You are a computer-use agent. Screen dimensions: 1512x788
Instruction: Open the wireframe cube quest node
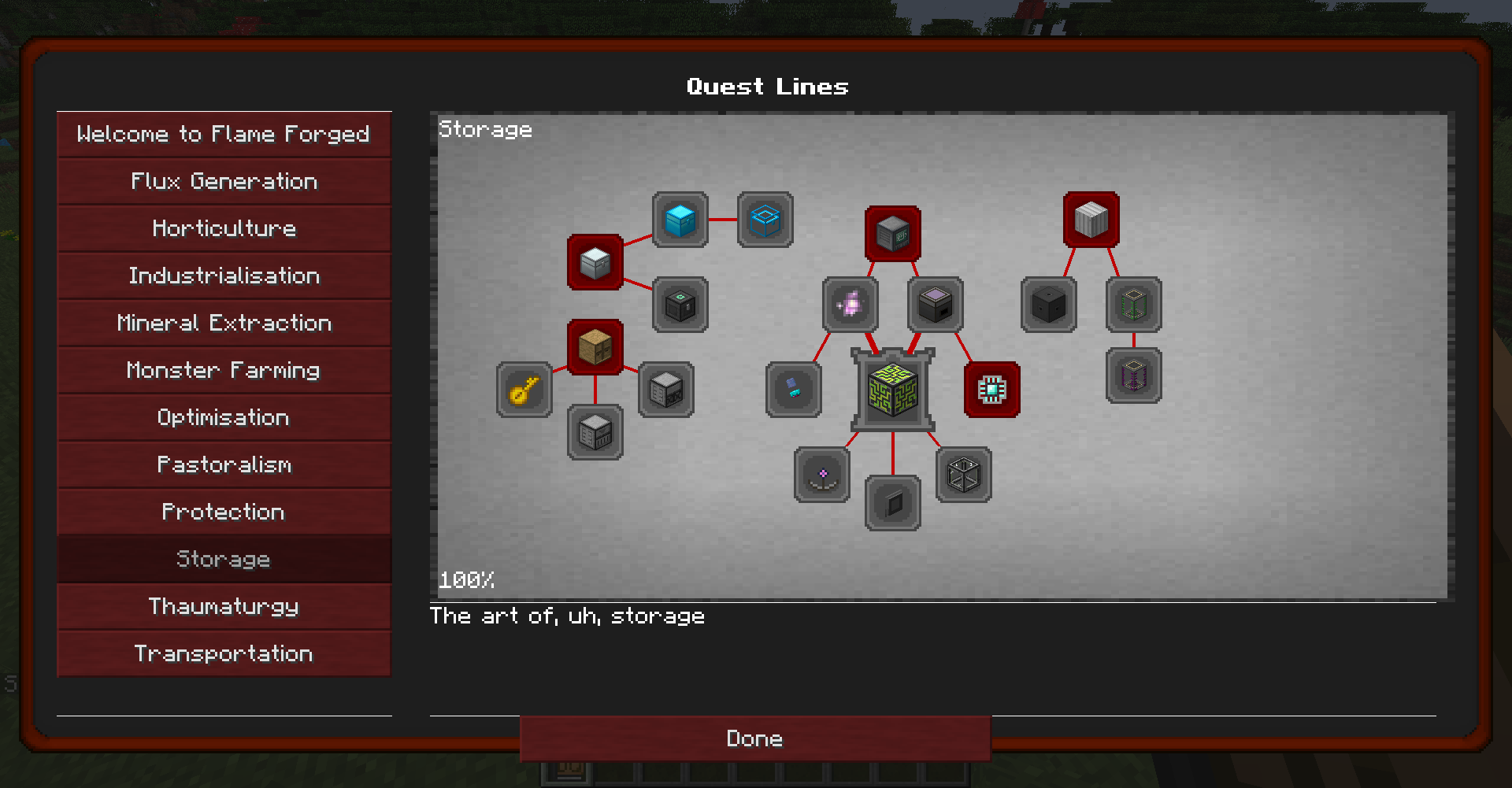click(x=963, y=476)
